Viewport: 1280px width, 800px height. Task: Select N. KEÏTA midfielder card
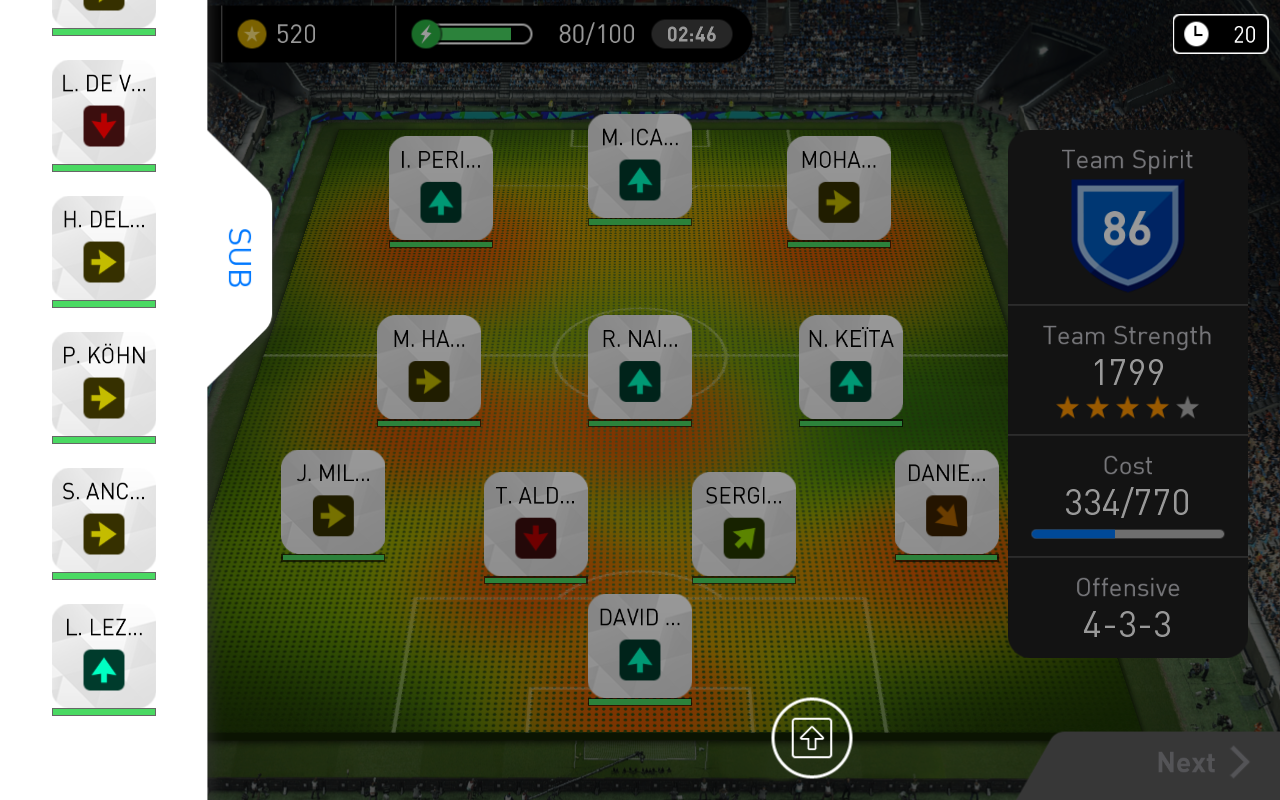click(x=851, y=368)
